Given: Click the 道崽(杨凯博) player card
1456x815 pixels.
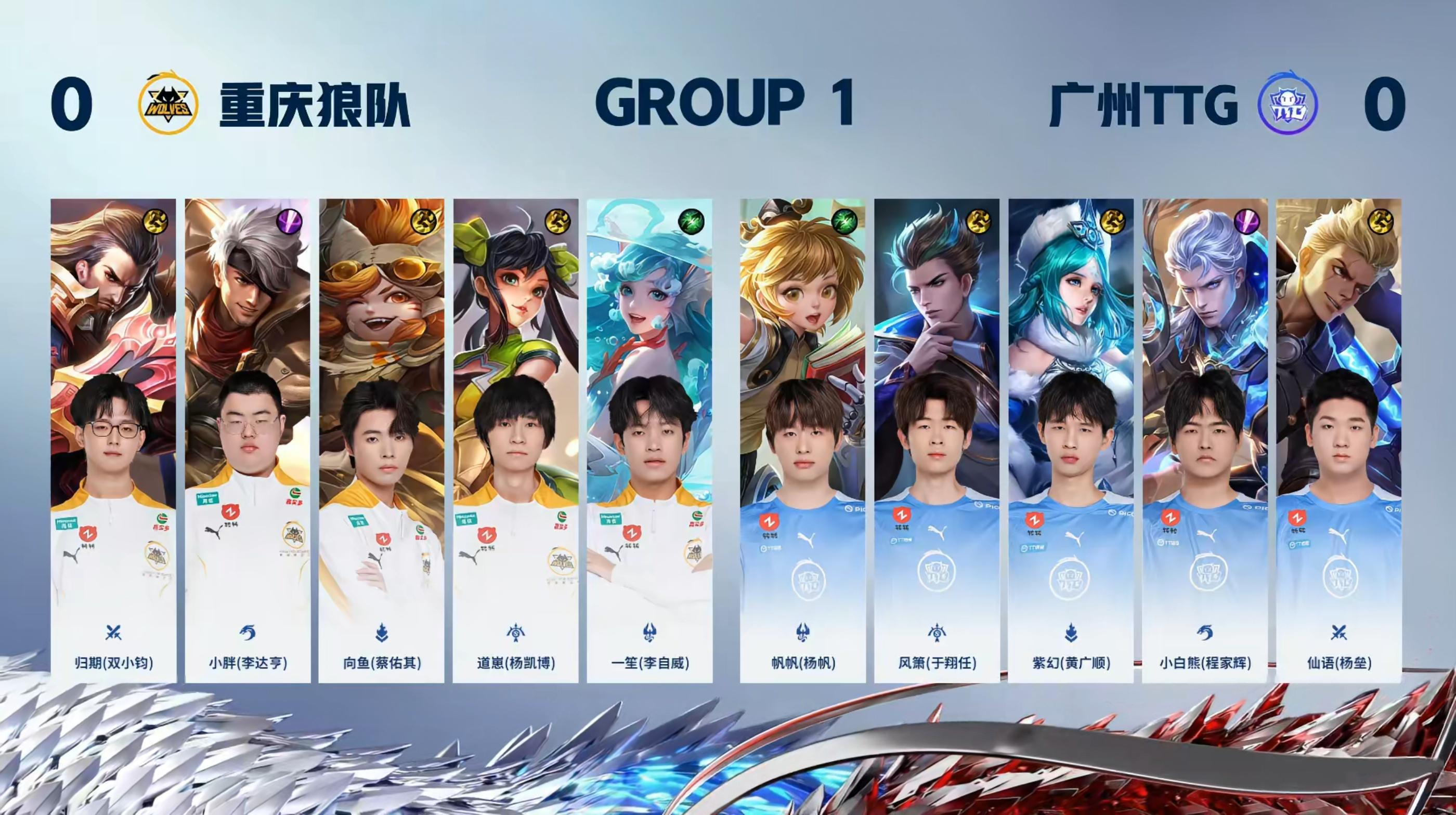Looking at the screenshot, I should point(515,441).
